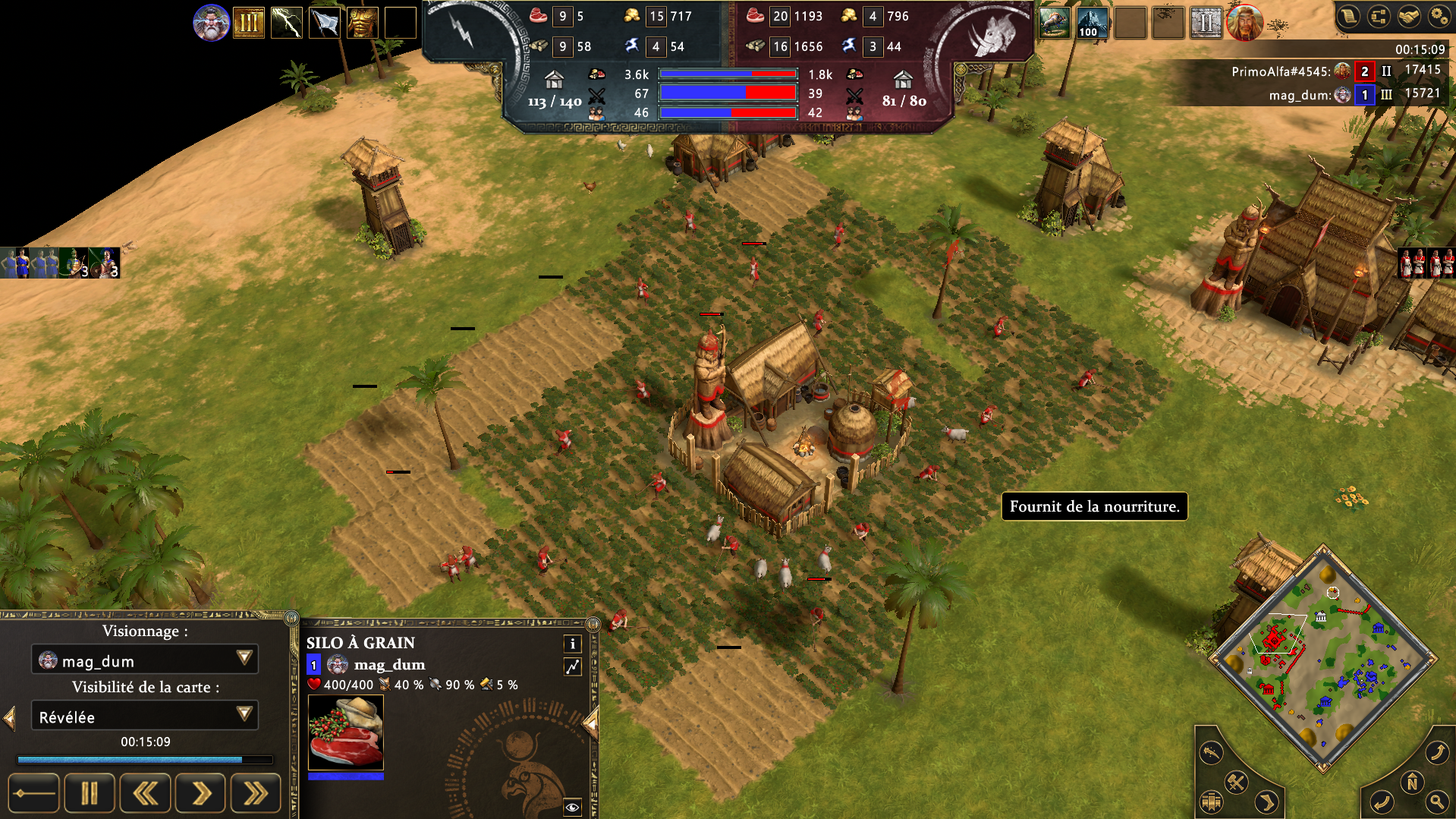The width and height of the screenshot is (1456, 819).
Task: Fast-forward the replay with double-right arrows
Action: pyautogui.click(x=256, y=794)
